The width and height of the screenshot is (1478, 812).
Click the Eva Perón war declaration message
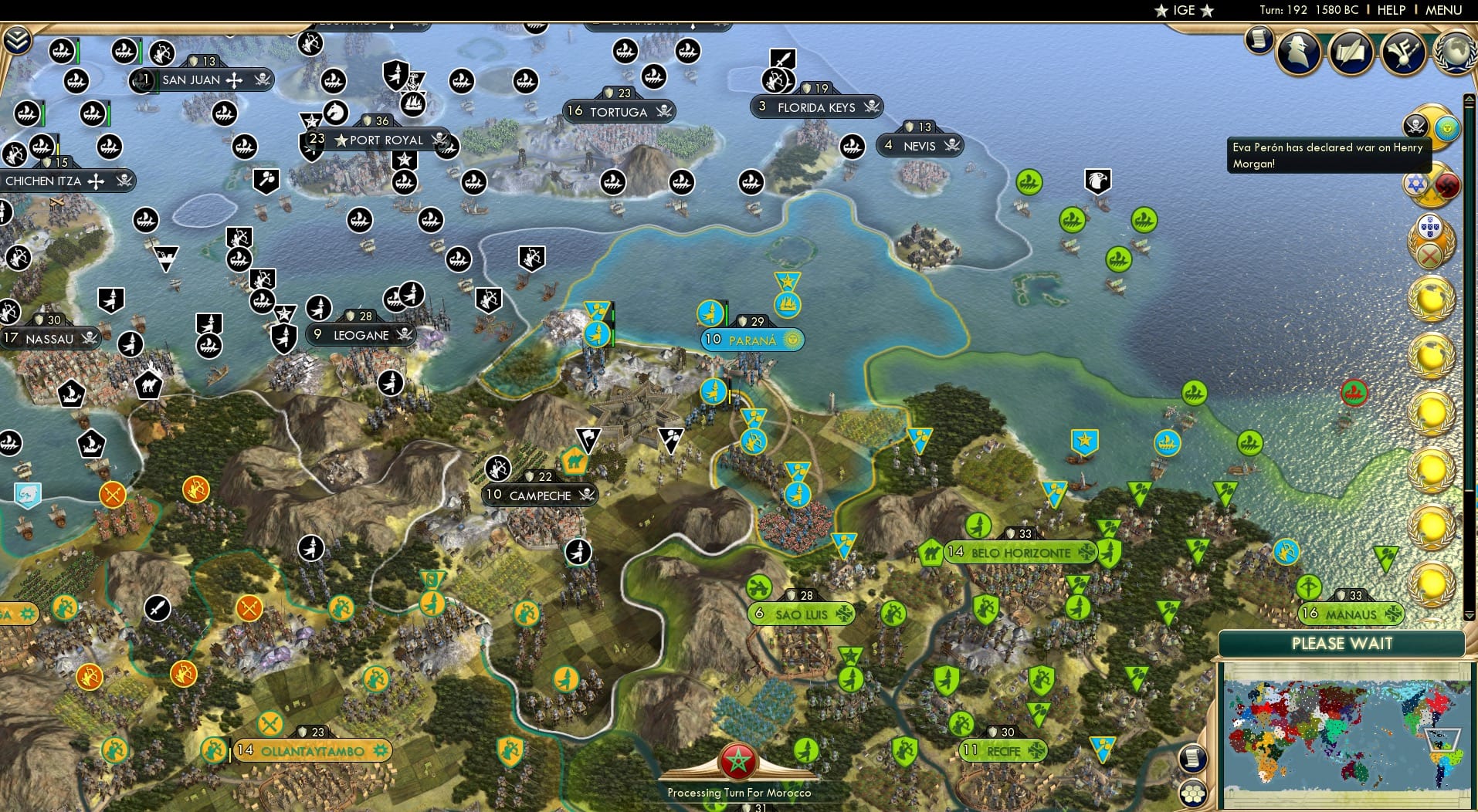pos(1329,154)
